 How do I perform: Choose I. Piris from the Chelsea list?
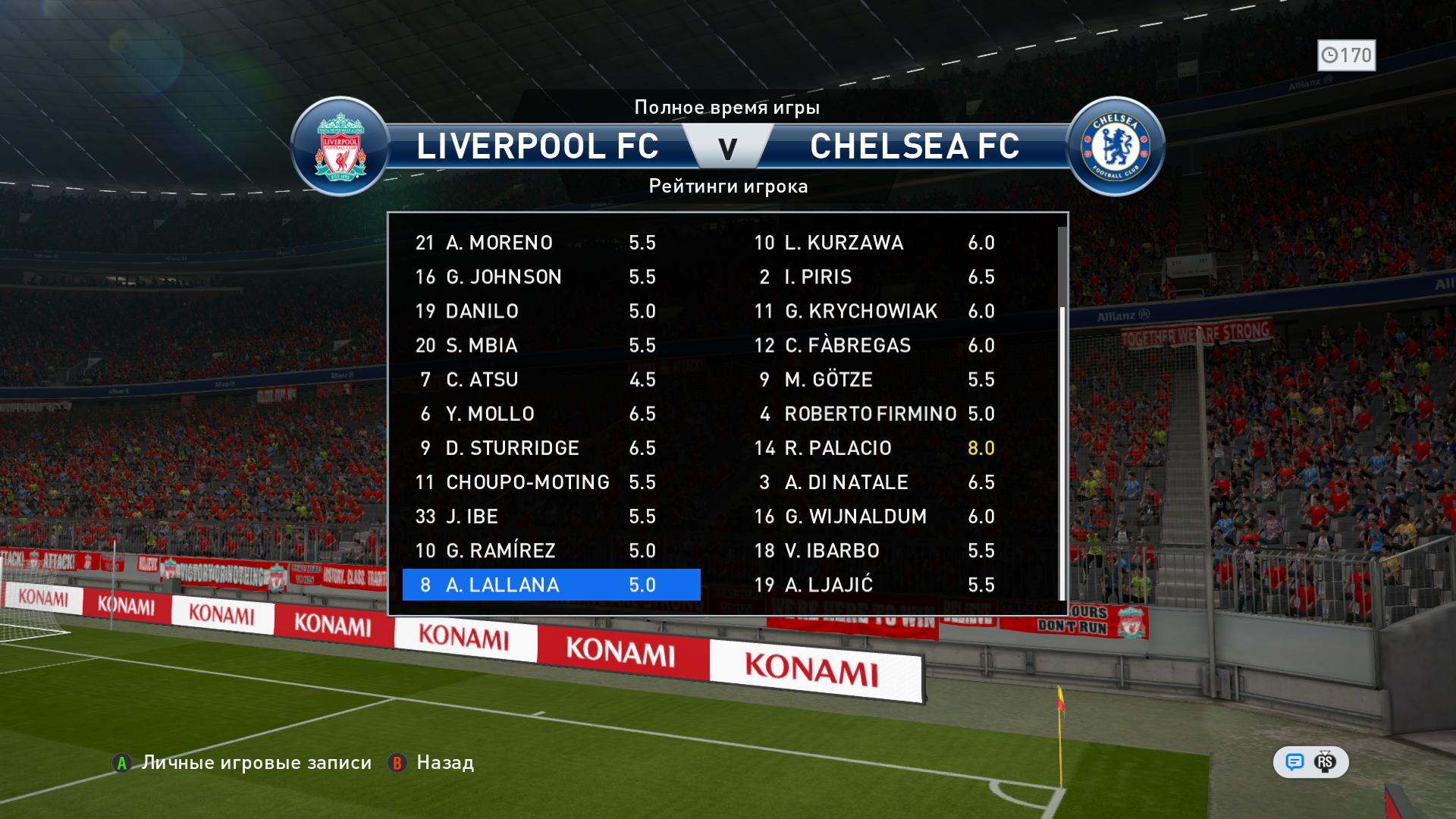click(x=874, y=277)
